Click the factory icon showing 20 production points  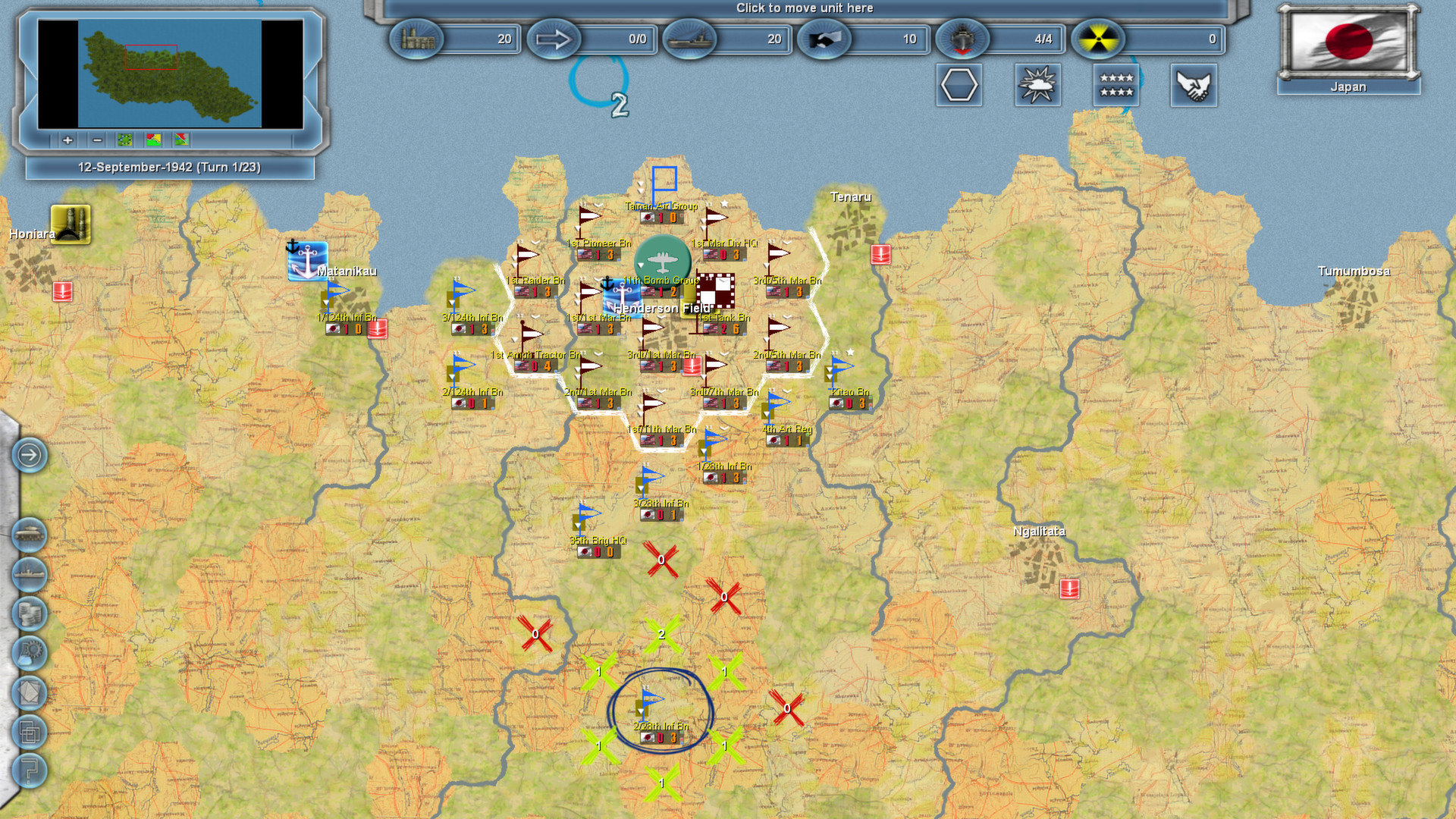[416, 39]
